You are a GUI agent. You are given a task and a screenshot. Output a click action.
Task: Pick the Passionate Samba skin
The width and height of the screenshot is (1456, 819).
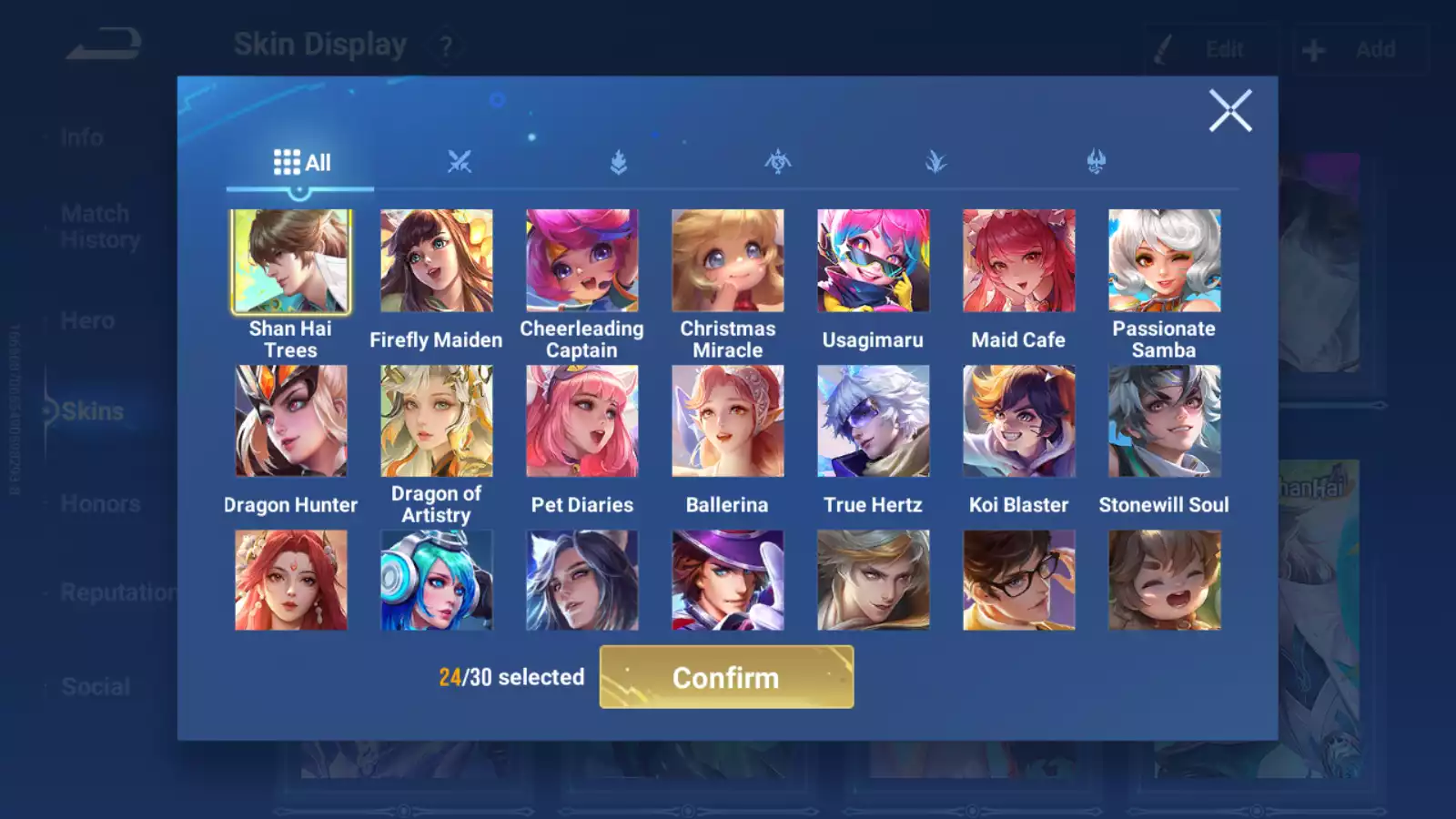click(x=1164, y=261)
